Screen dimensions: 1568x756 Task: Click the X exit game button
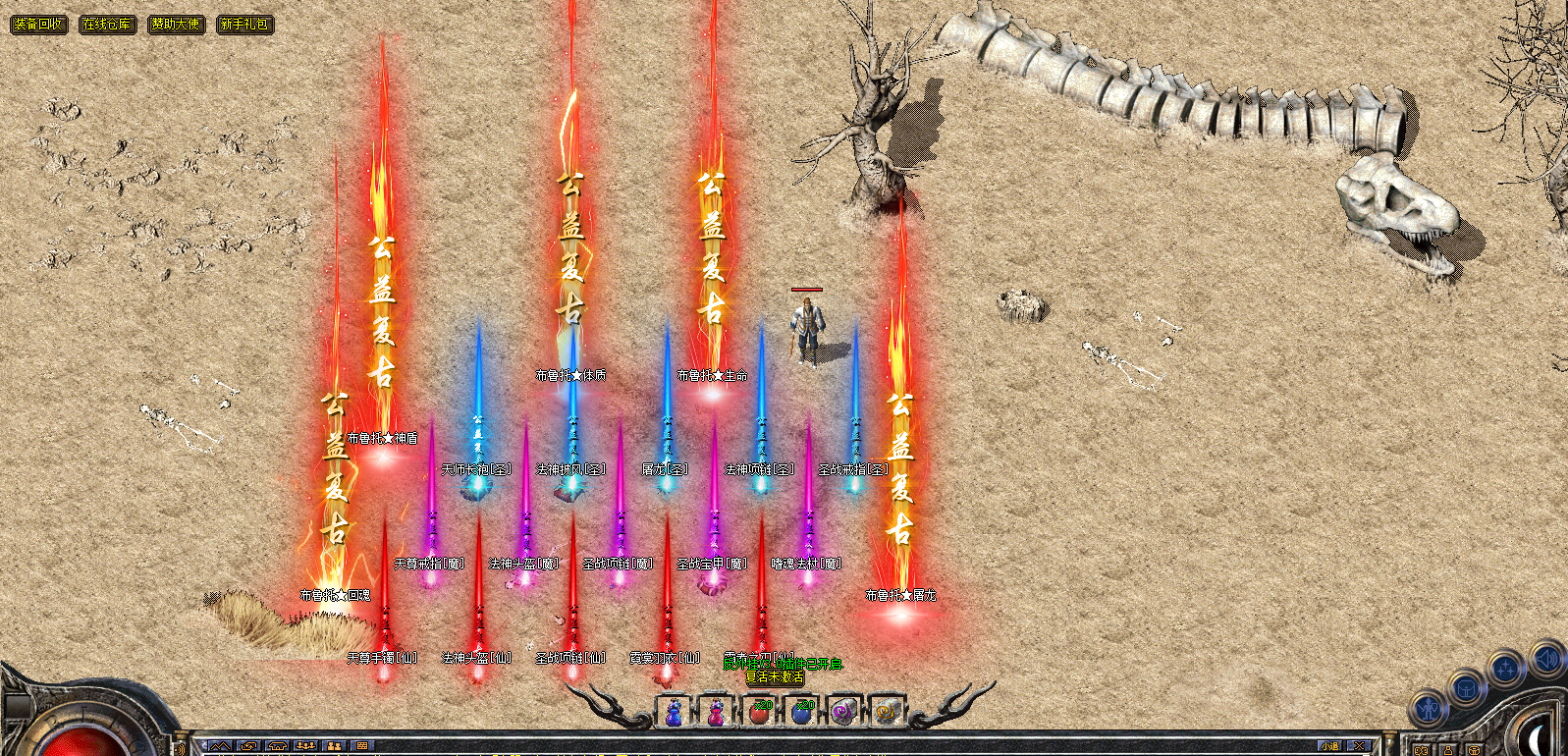[1359, 747]
